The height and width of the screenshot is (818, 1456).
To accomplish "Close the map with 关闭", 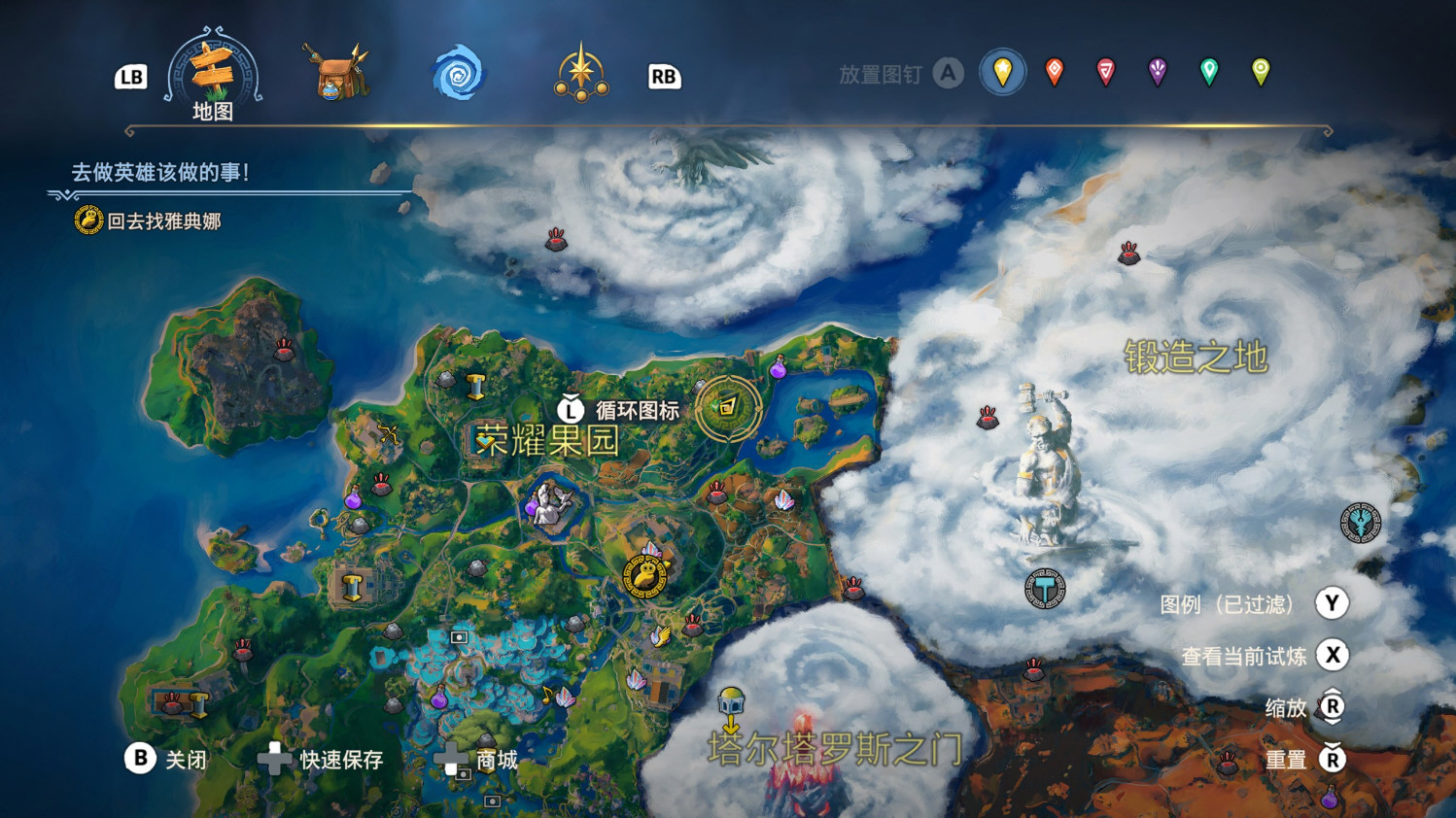I will coord(166,759).
